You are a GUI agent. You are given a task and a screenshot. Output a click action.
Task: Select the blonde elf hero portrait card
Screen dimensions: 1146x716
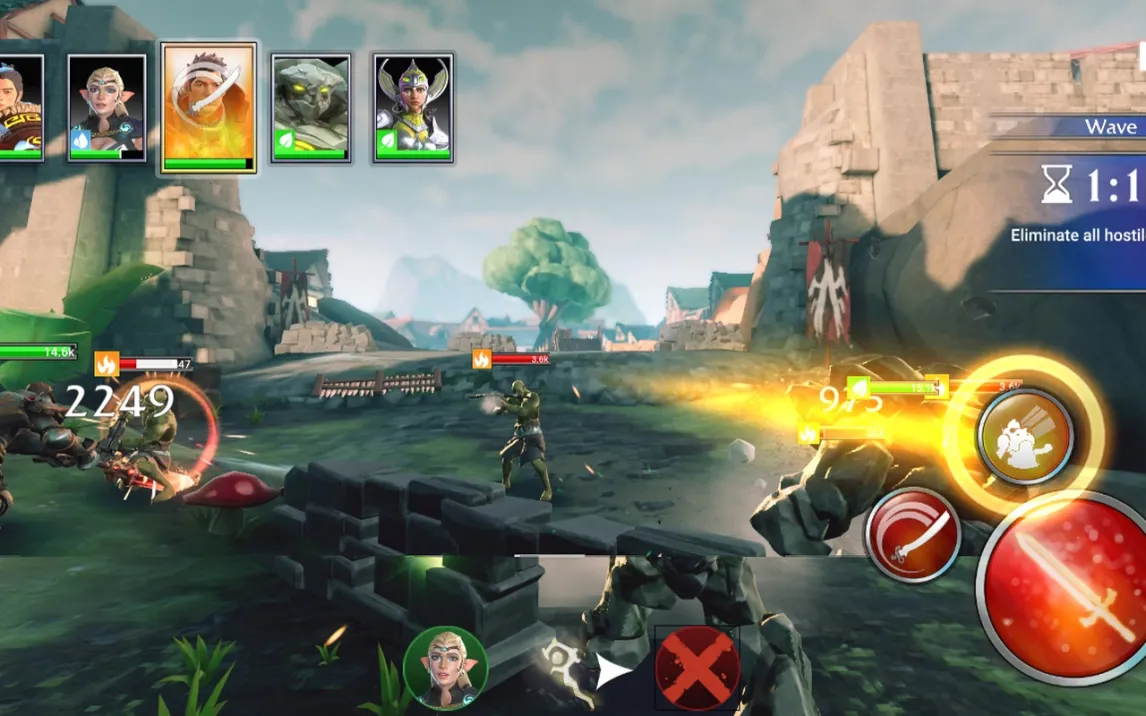107,107
